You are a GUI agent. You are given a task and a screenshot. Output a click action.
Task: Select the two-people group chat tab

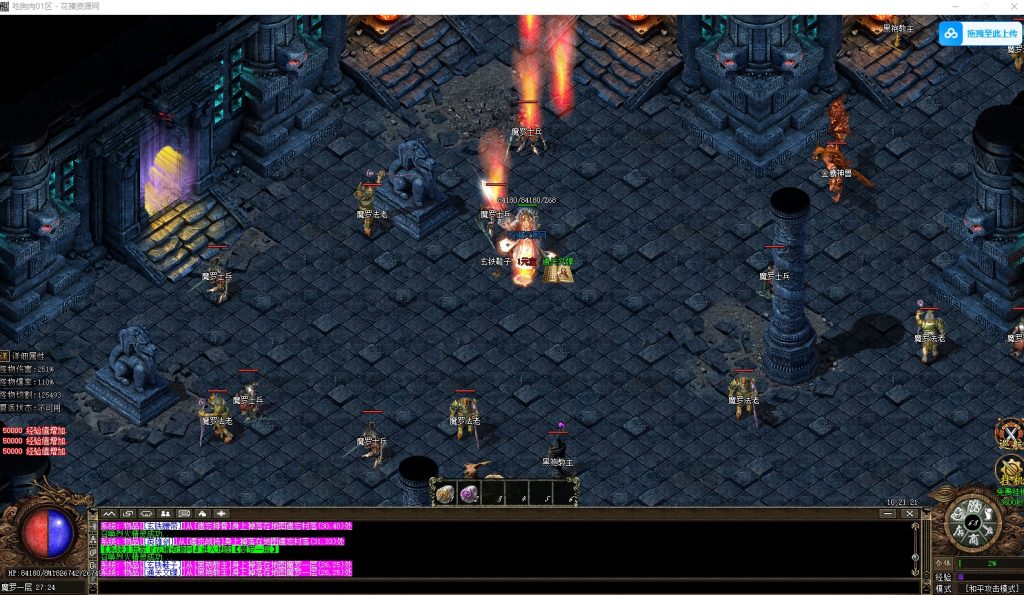tap(165, 514)
